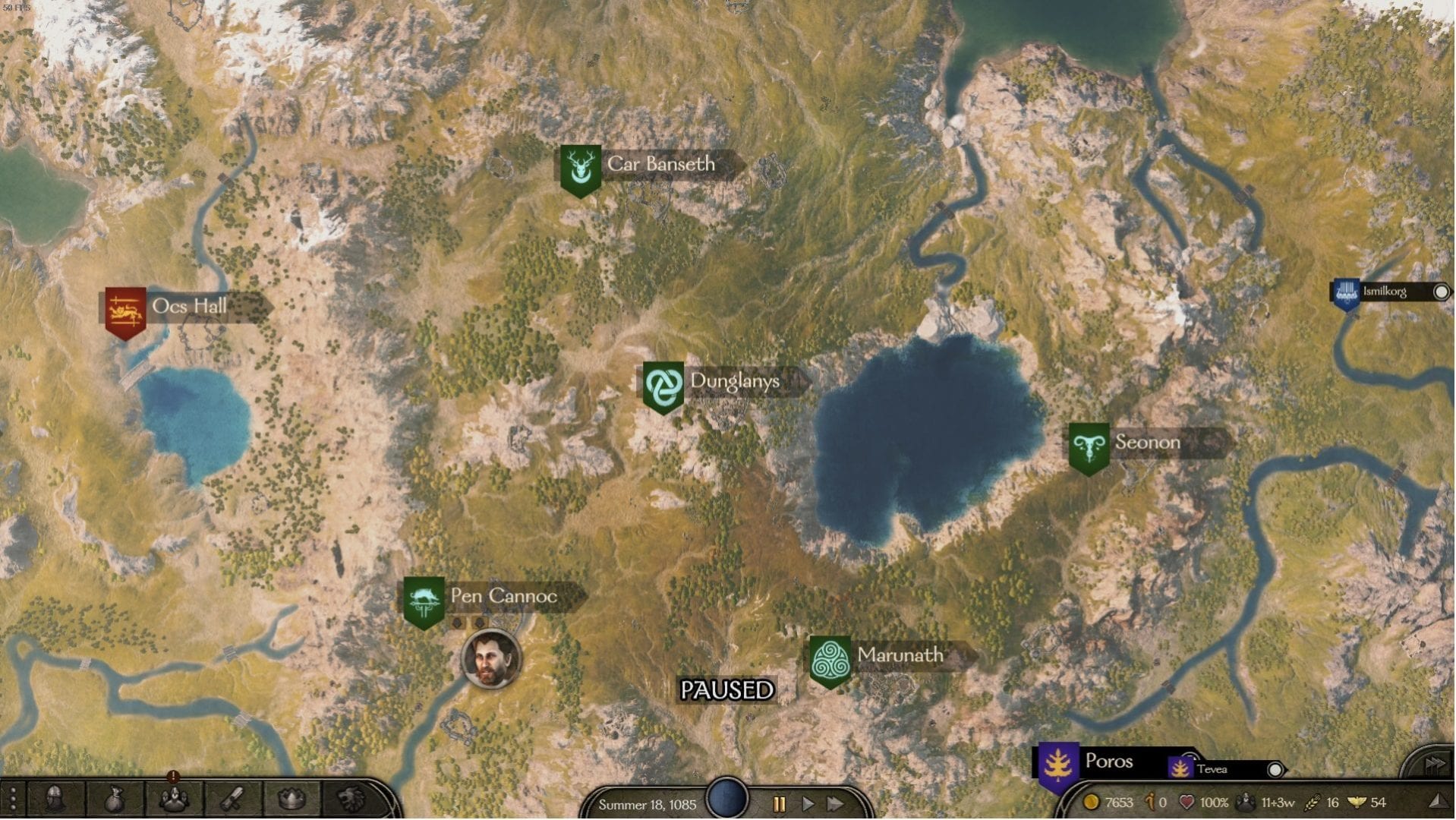Click the pause time button
The image size is (1456, 820).
(779, 803)
